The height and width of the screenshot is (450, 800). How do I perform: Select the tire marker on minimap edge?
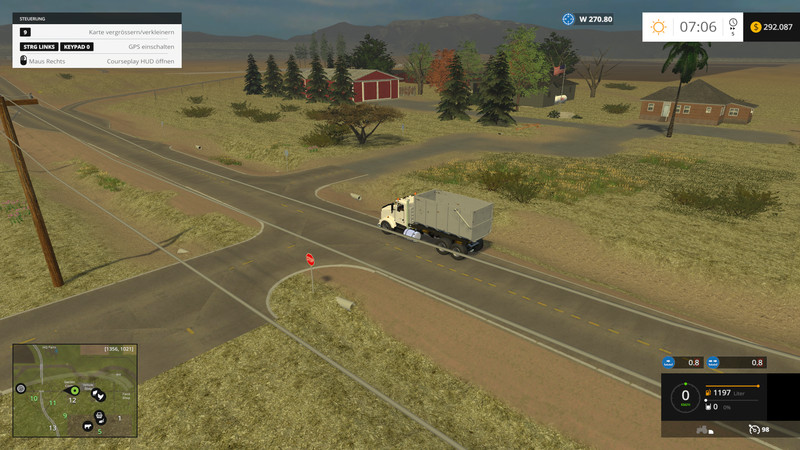pos(20,388)
